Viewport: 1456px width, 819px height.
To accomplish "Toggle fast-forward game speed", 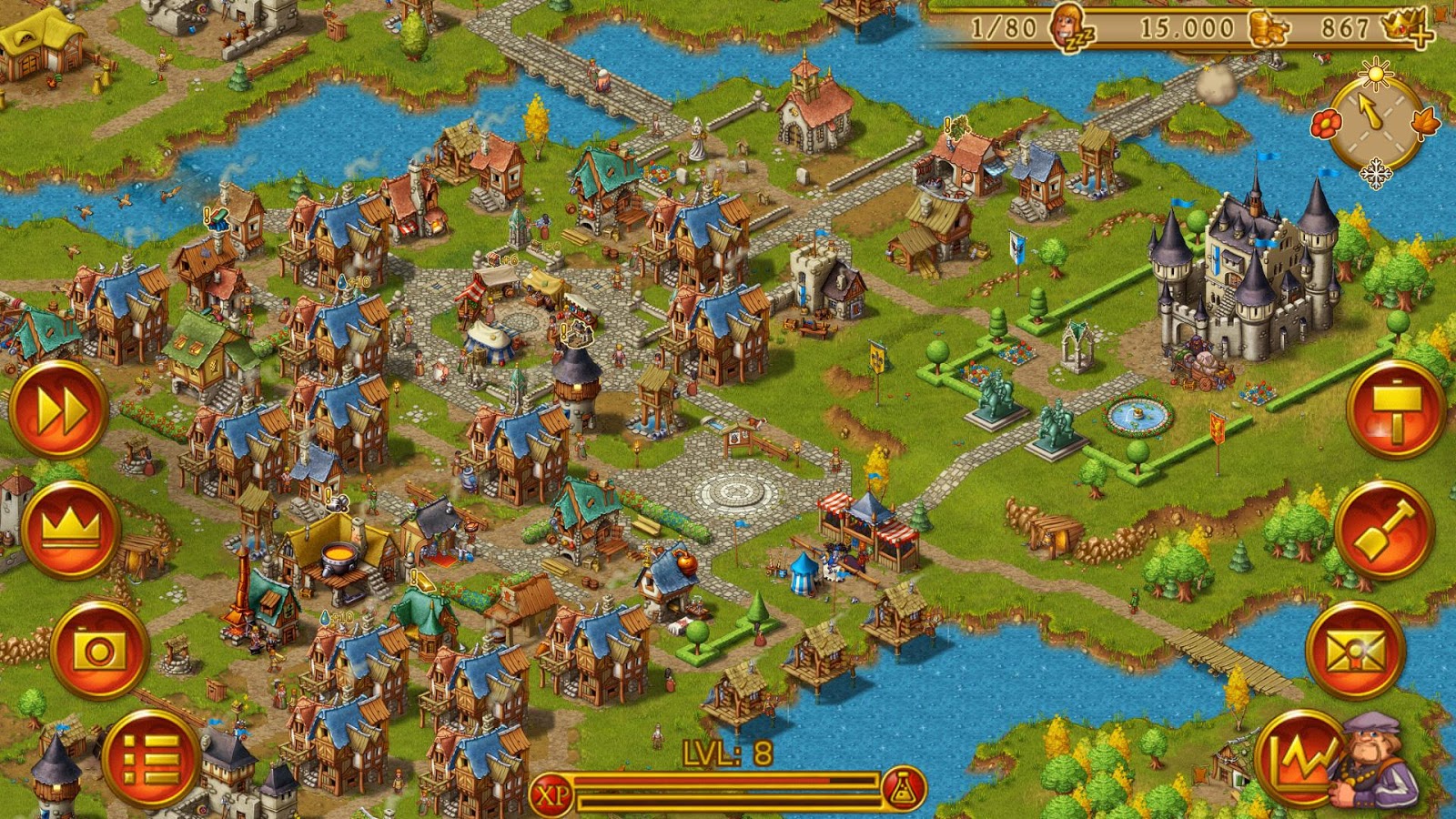I will pyautogui.click(x=63, y=409).
